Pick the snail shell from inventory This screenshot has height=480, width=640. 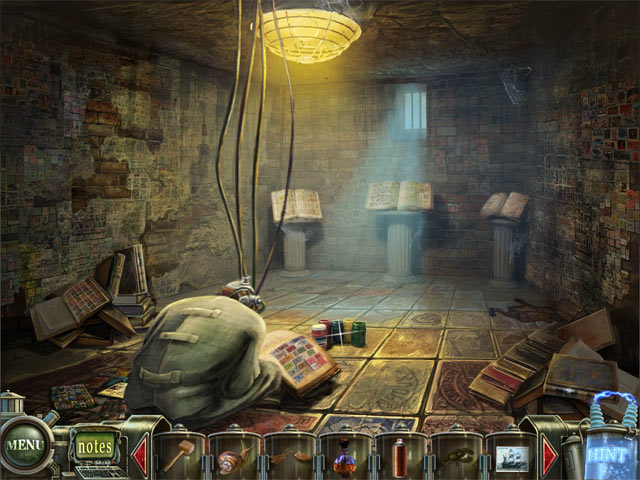tap(233, 457)
